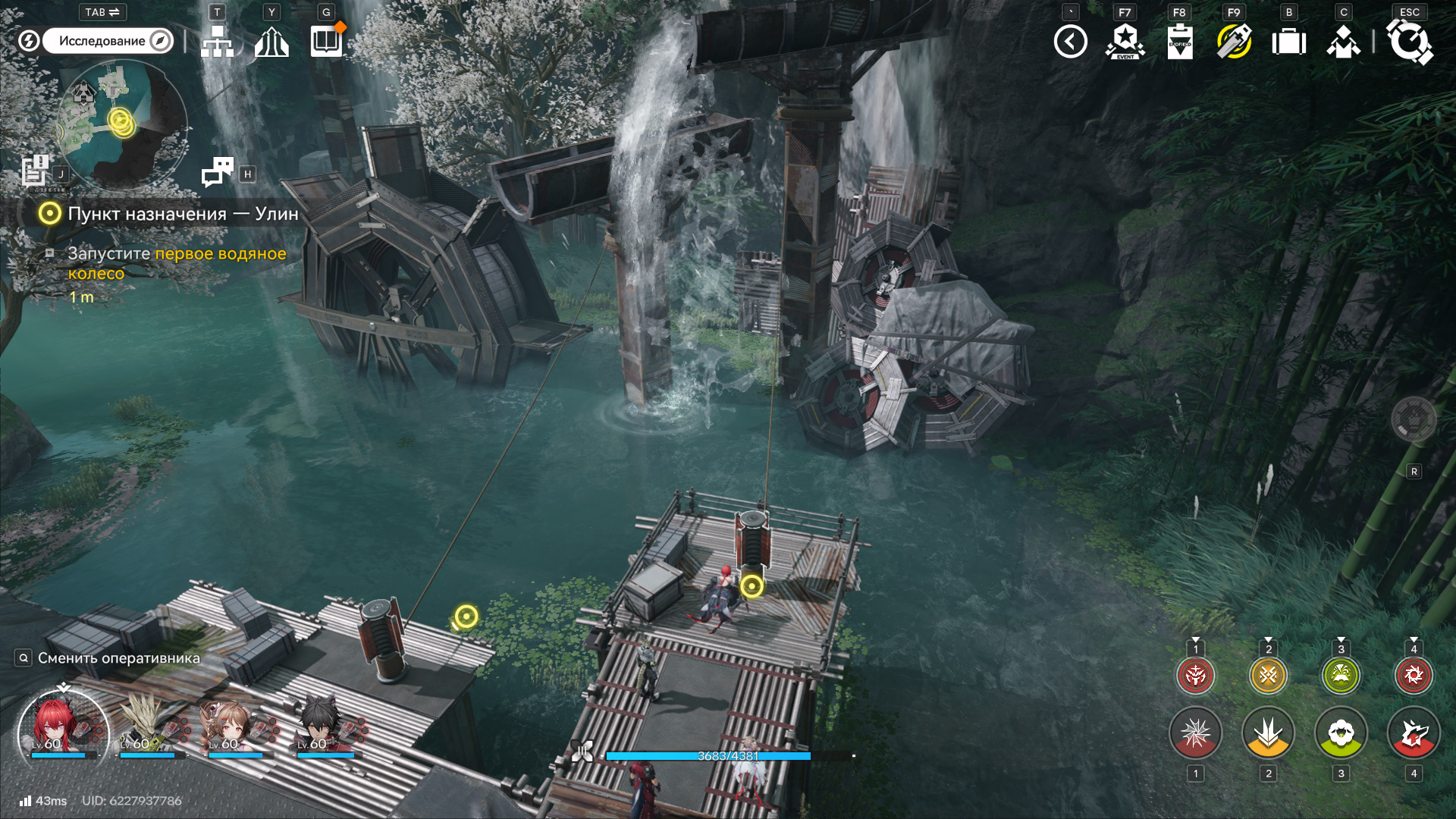
Task: Activate the yellow circled gadget icon
Action: (1234, 42)
